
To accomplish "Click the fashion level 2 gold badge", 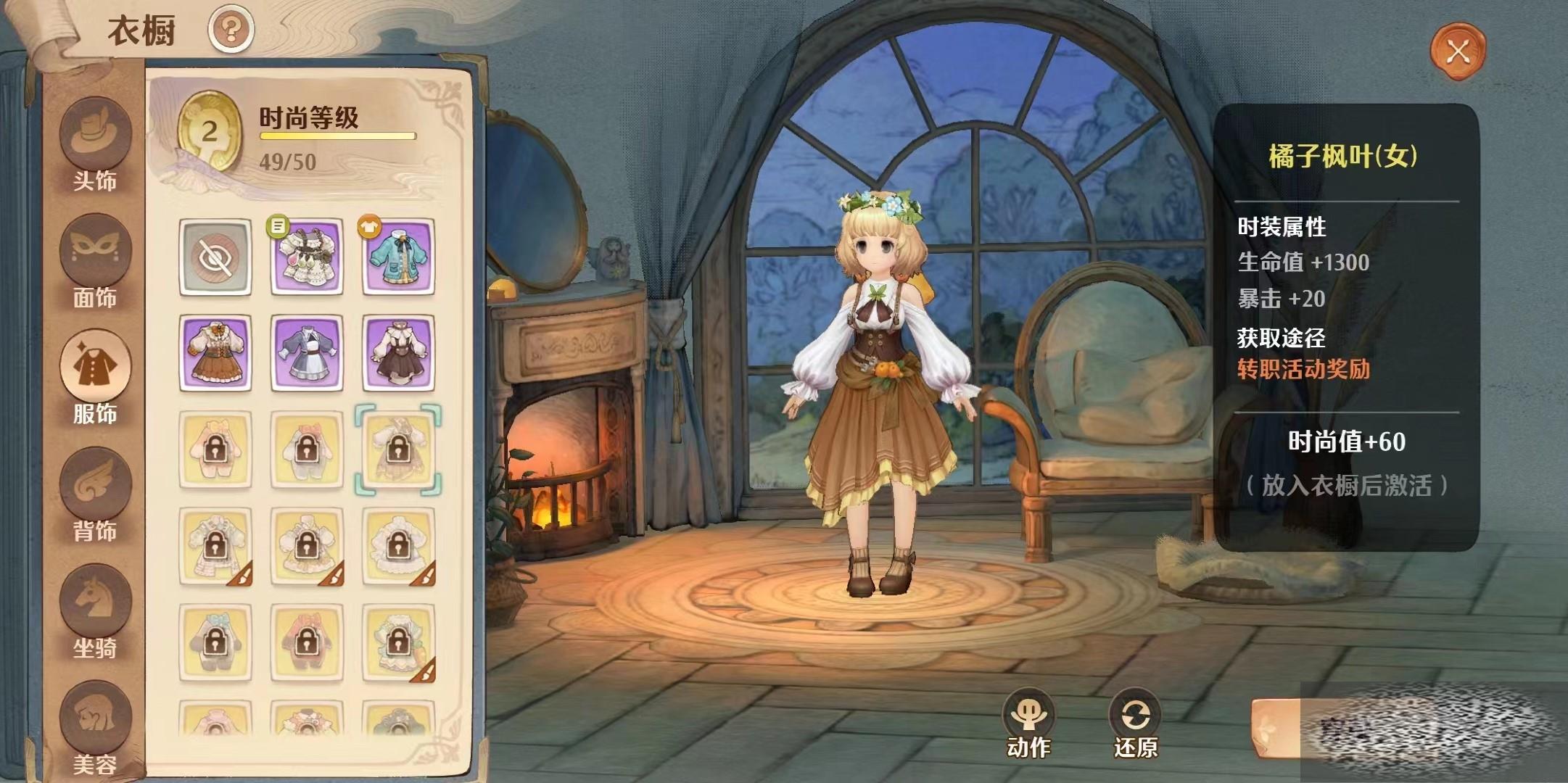I will pos(210,132).
